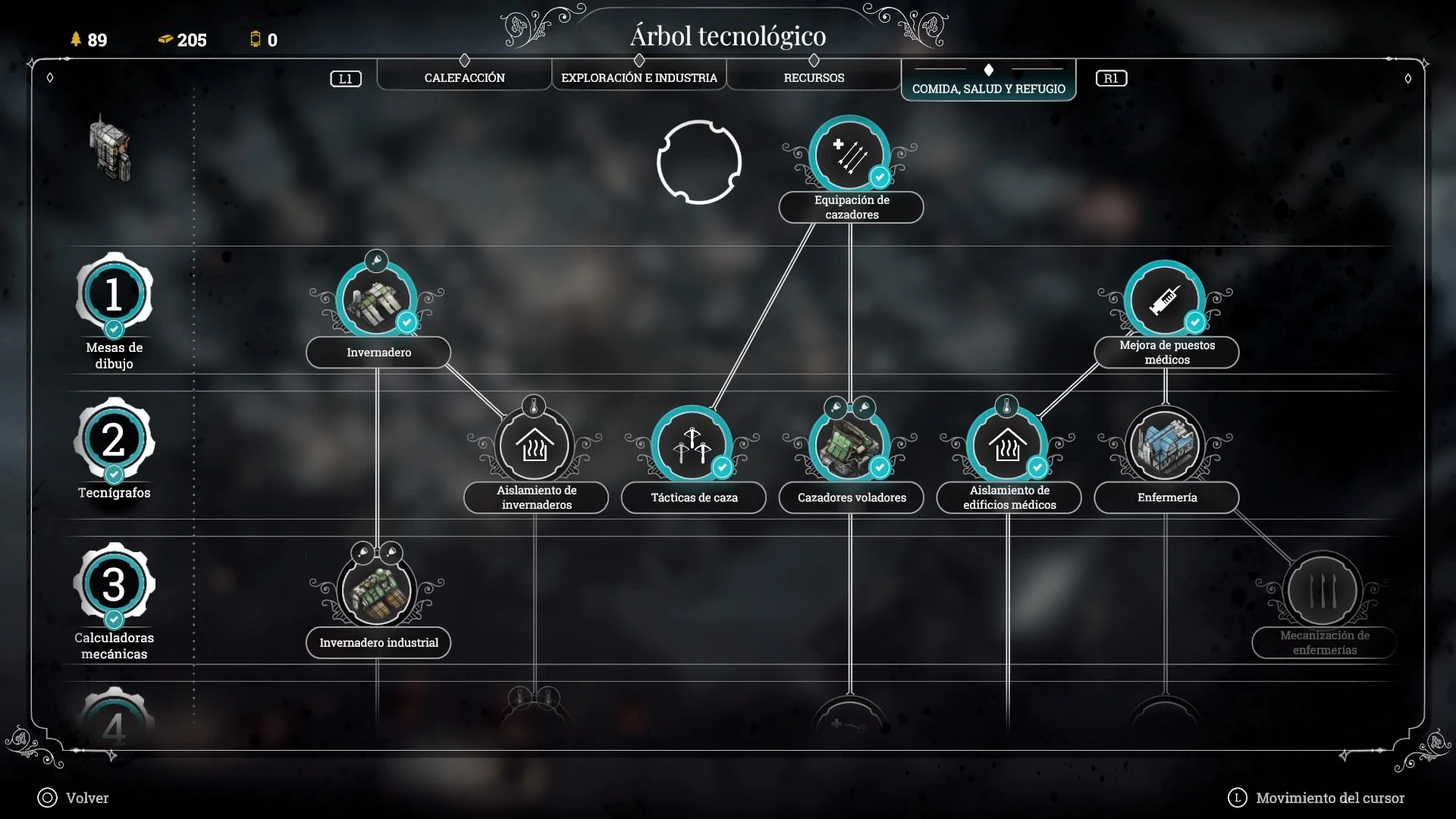The width and height of the screenshot is (1456, 819).
Task: Select the Mecanización de enfermerías node
Action: [1323, 591]
